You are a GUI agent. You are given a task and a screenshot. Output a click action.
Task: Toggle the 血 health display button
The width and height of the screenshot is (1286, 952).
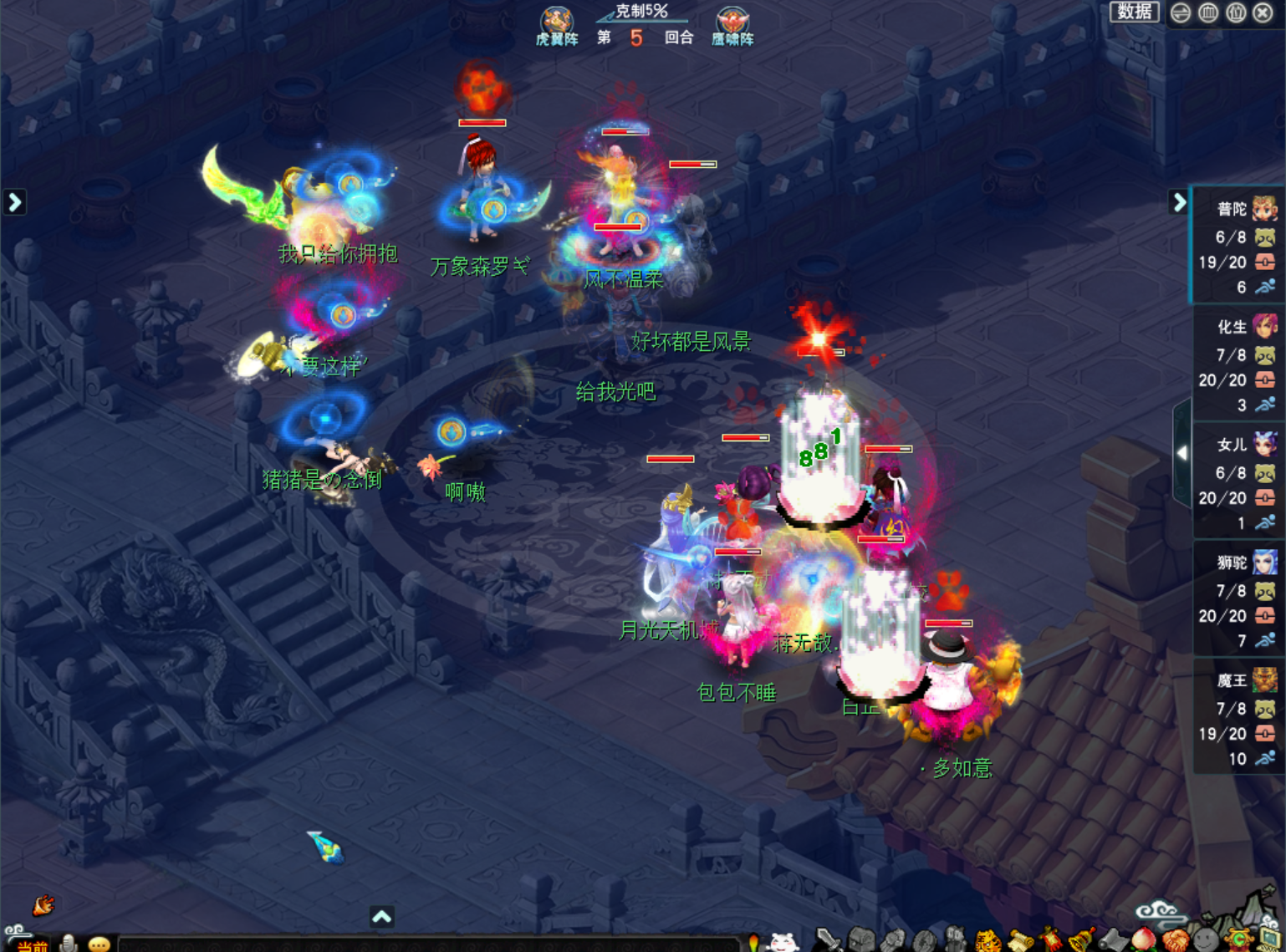tap(1208, 13)
